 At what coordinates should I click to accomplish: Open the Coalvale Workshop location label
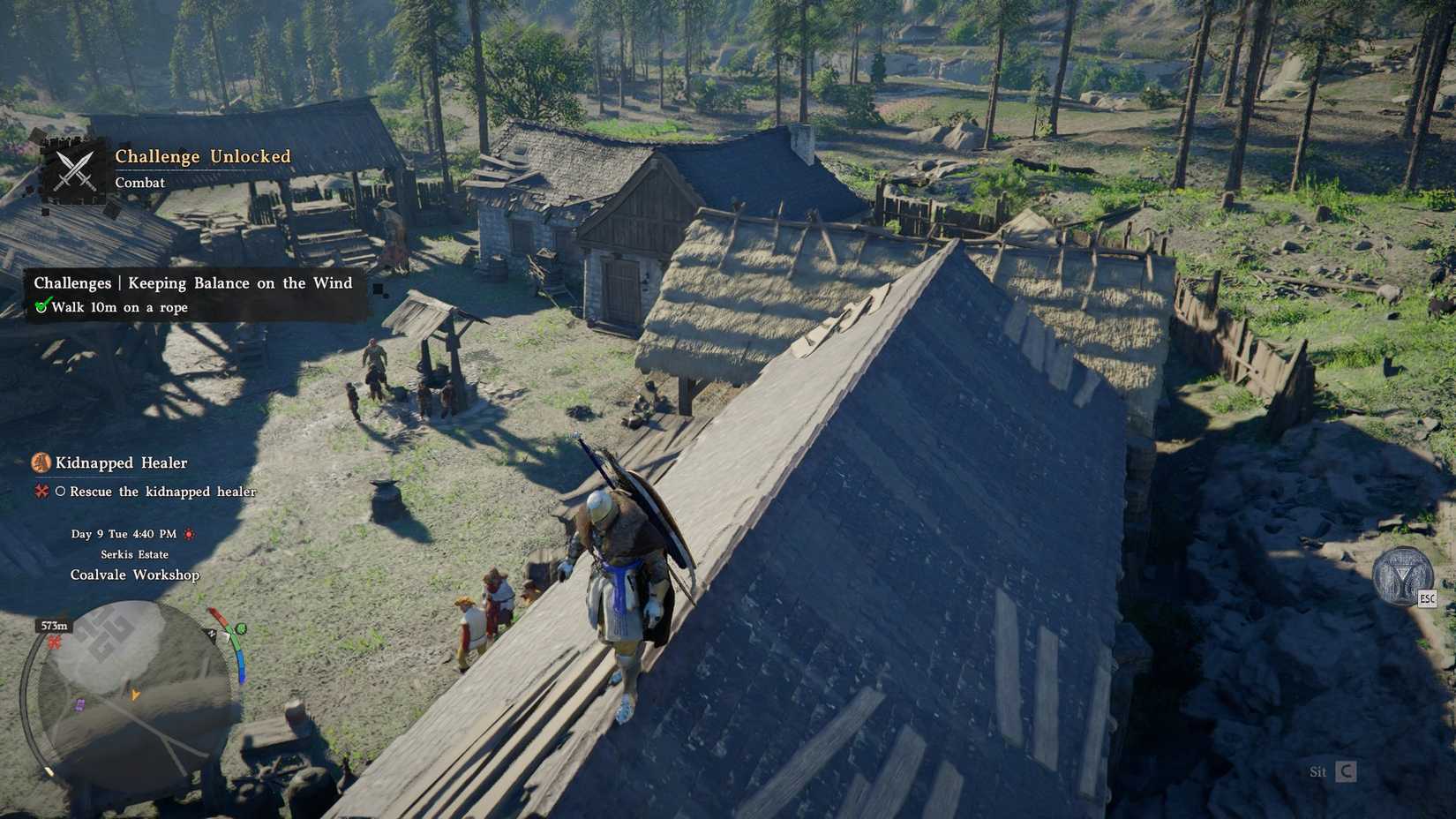135,575
